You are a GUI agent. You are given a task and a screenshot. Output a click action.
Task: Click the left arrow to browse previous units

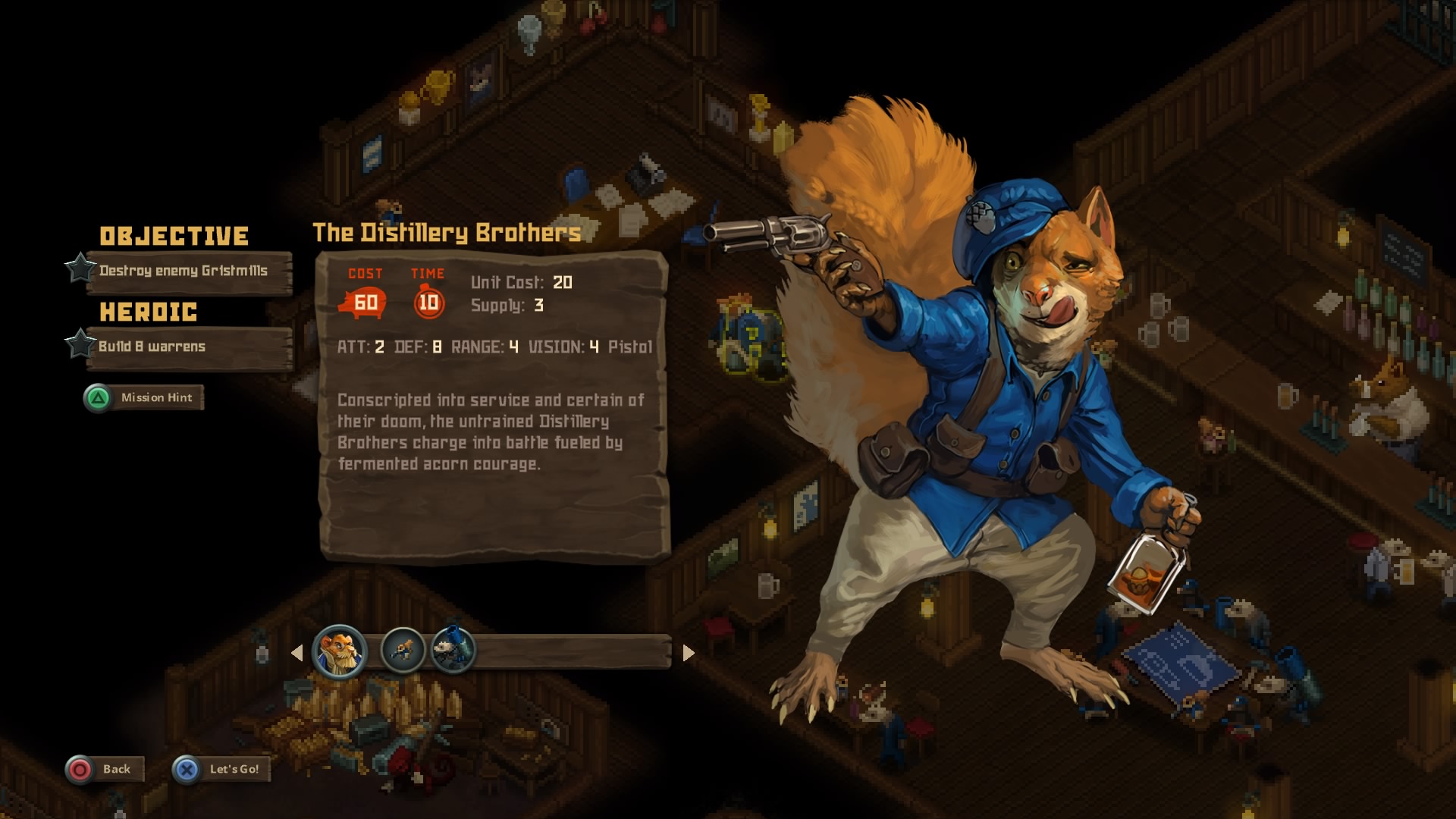(x=299, y=651)
